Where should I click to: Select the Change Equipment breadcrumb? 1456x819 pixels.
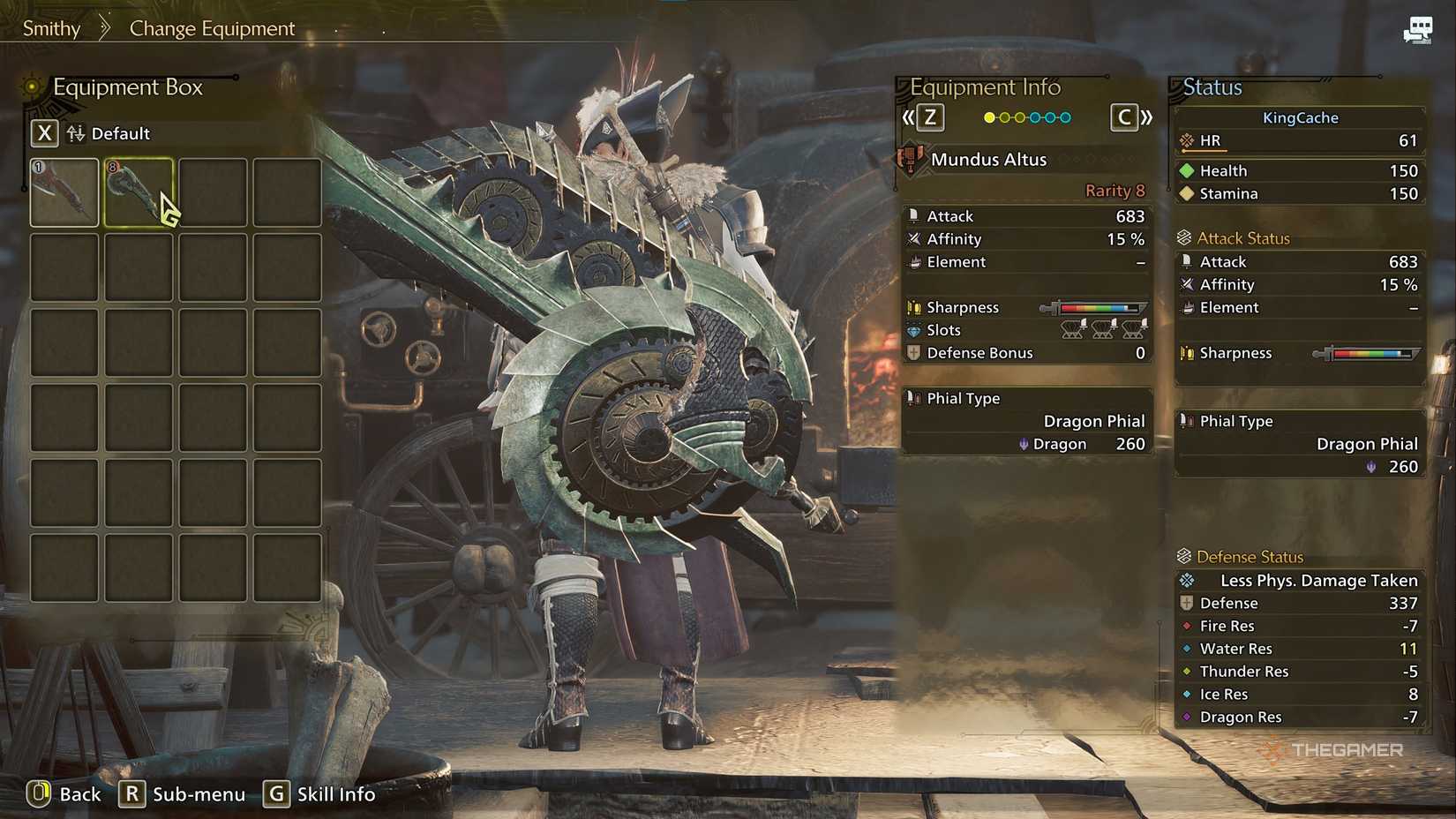click(x=212, y=27)
